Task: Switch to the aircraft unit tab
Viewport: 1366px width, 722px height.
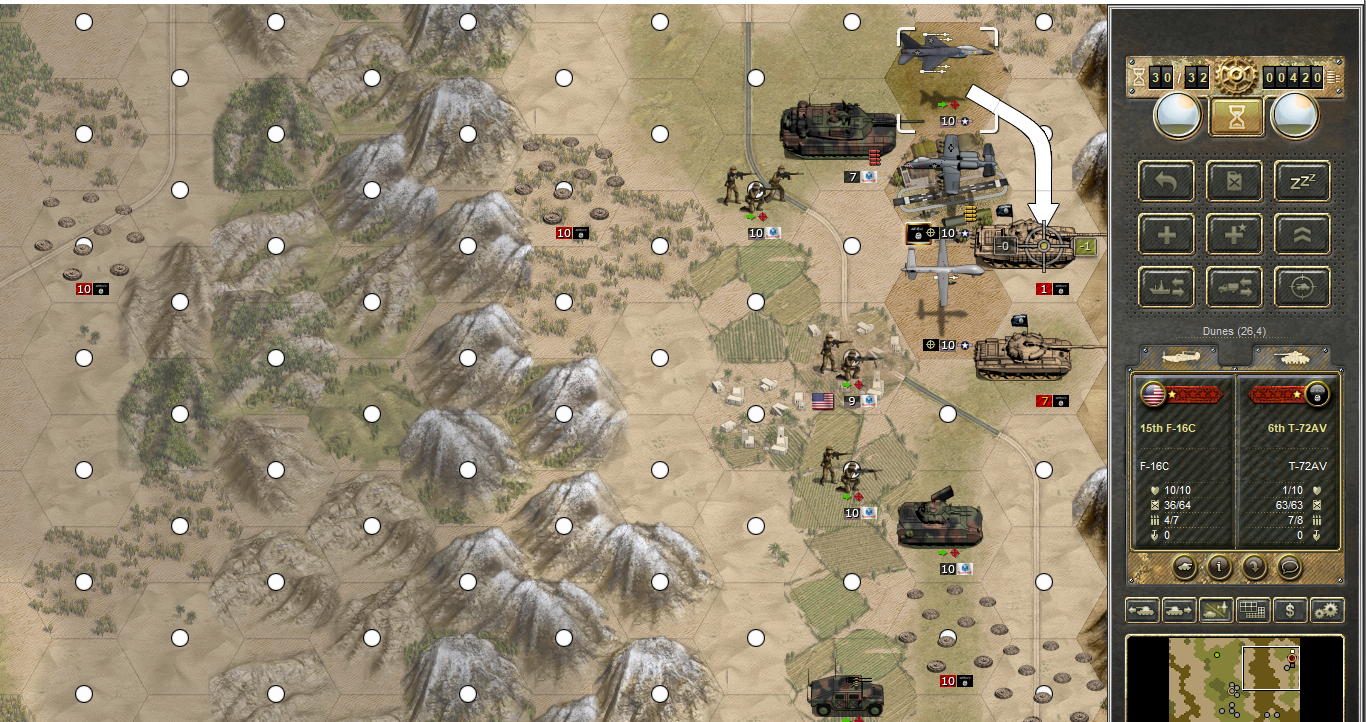Action: coord(1180,356)
